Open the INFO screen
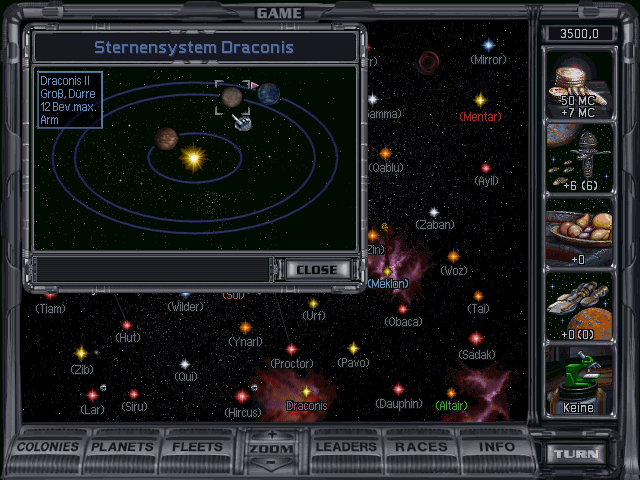This screenshot has height=480, width=640. click(496, 446)
